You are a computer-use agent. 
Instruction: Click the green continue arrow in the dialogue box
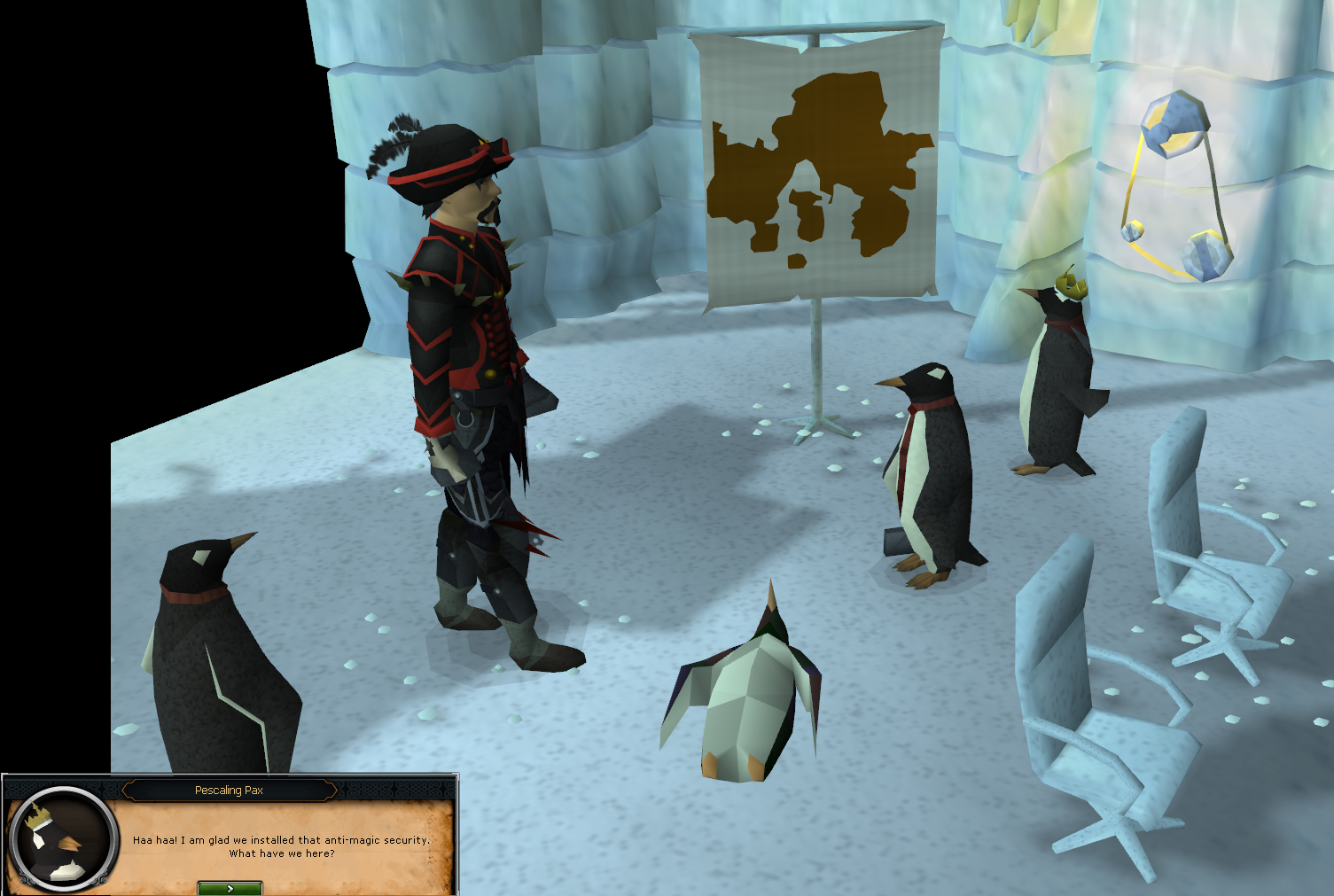229,887
